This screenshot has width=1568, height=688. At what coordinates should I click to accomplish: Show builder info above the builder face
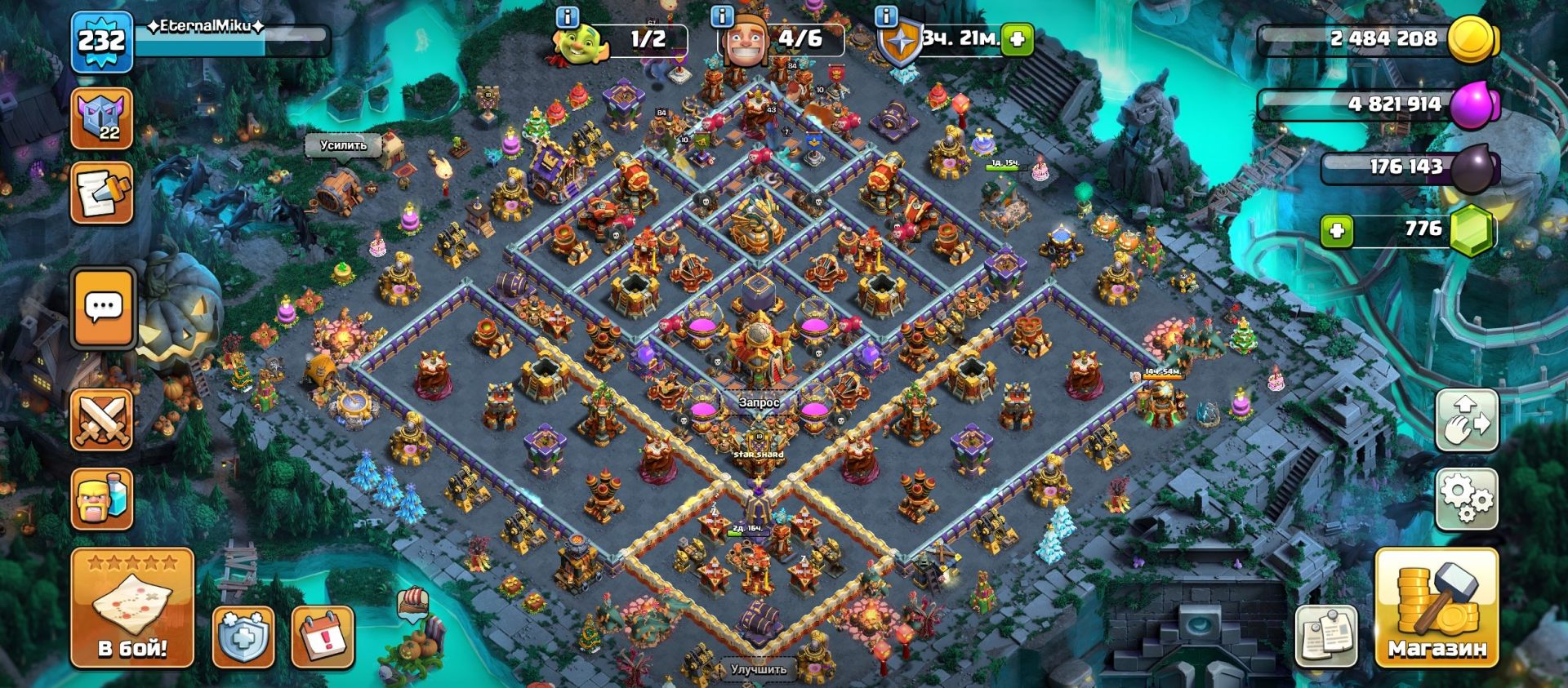click(x=722, y=16)
